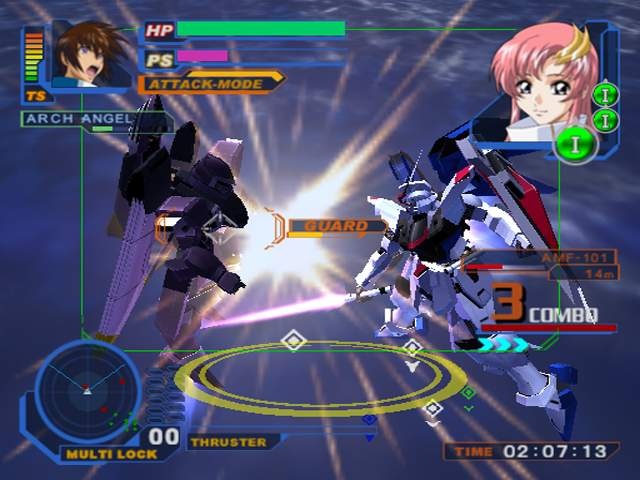Toggle the ATTACK-MODE indicator

210,83
